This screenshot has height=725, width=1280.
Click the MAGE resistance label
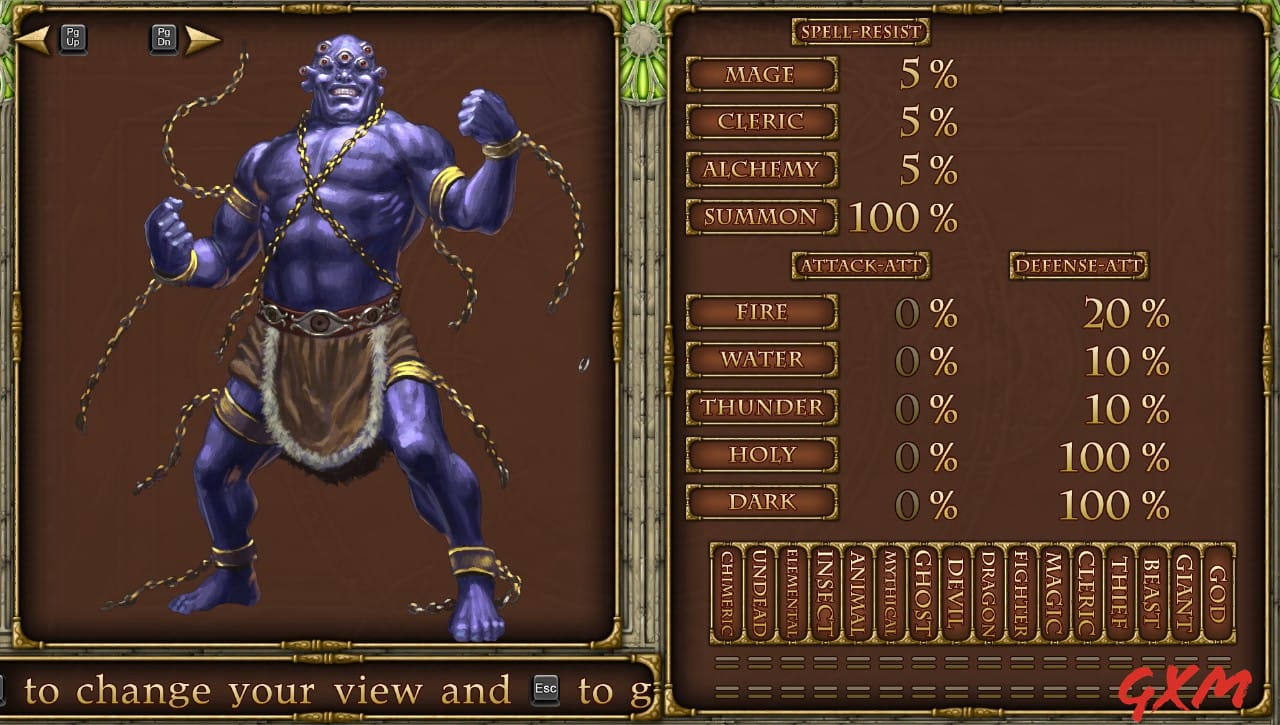pyautogui.click(x=762, y=75)
